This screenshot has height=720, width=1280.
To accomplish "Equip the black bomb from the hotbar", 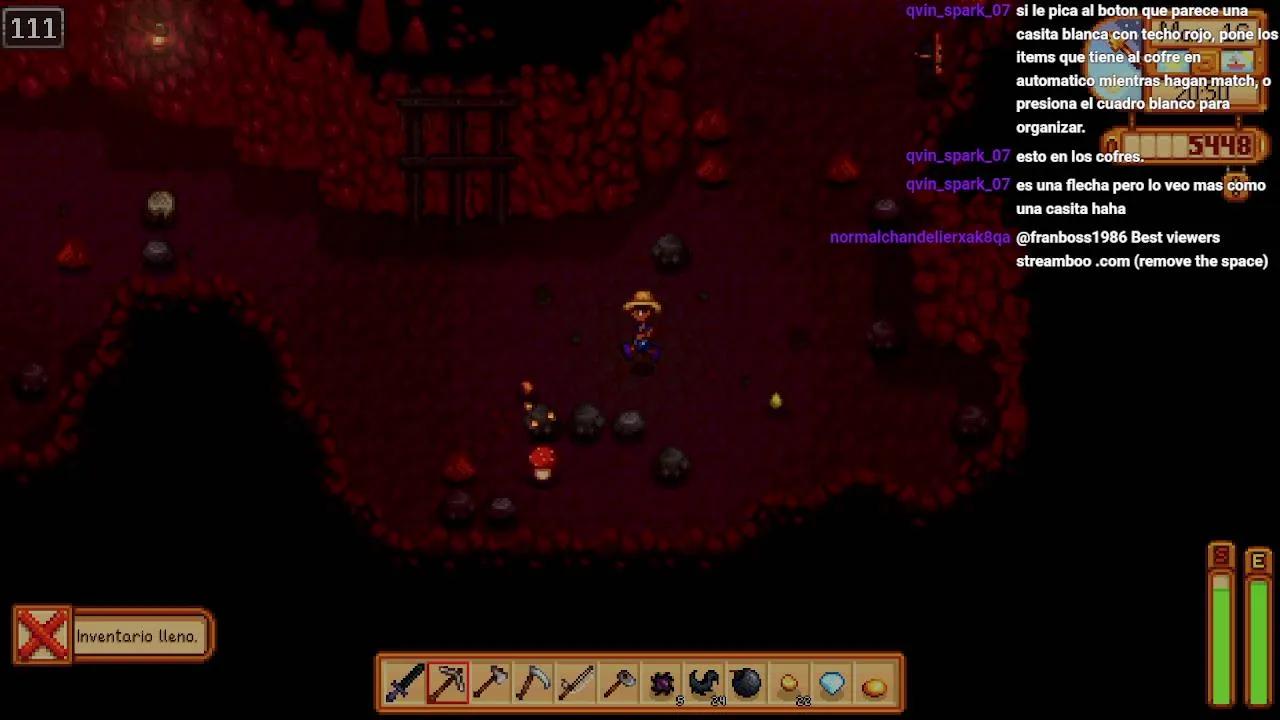I will (747, 684).
